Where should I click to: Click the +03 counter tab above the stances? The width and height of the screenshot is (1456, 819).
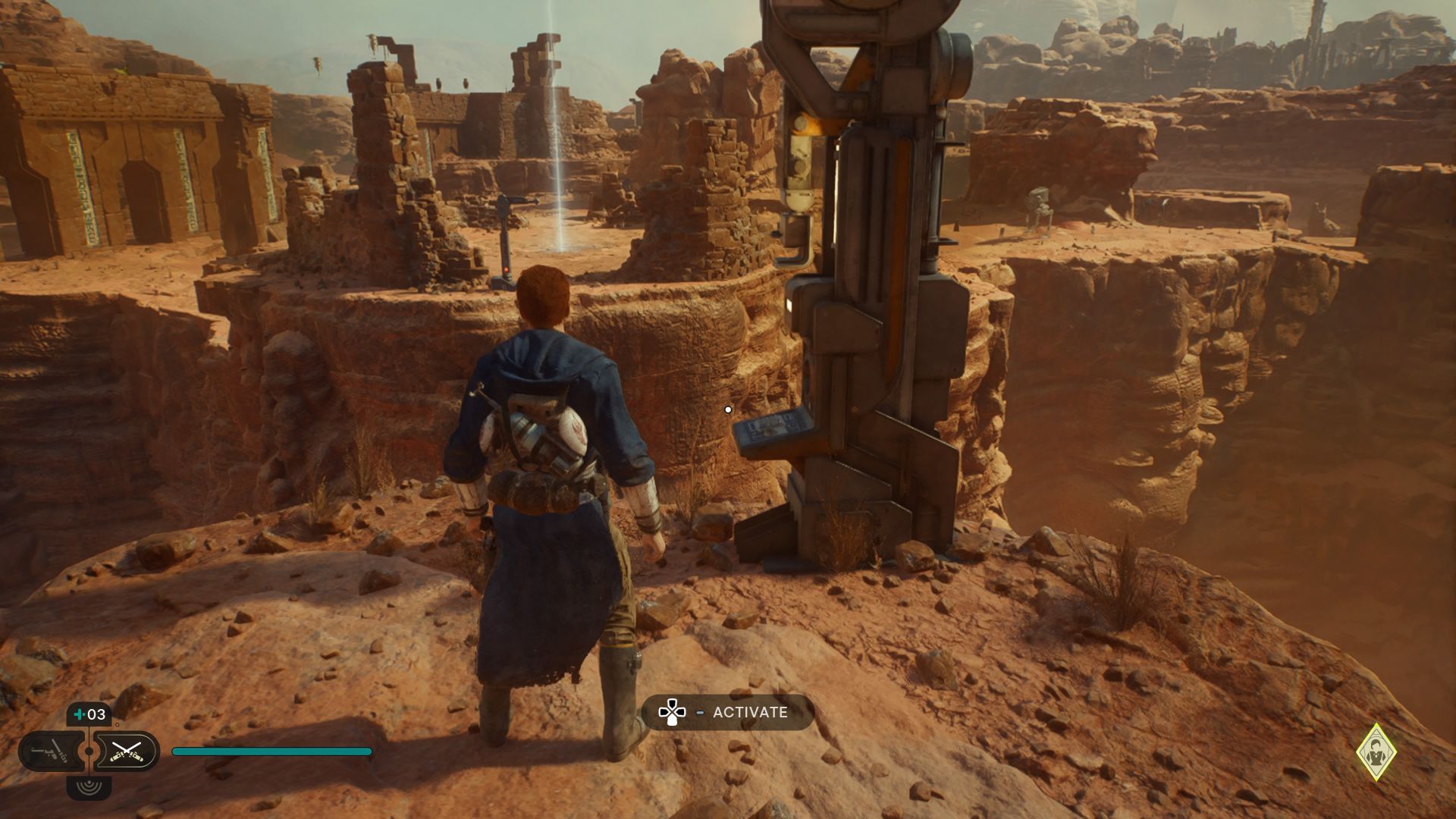pos(89,714)
